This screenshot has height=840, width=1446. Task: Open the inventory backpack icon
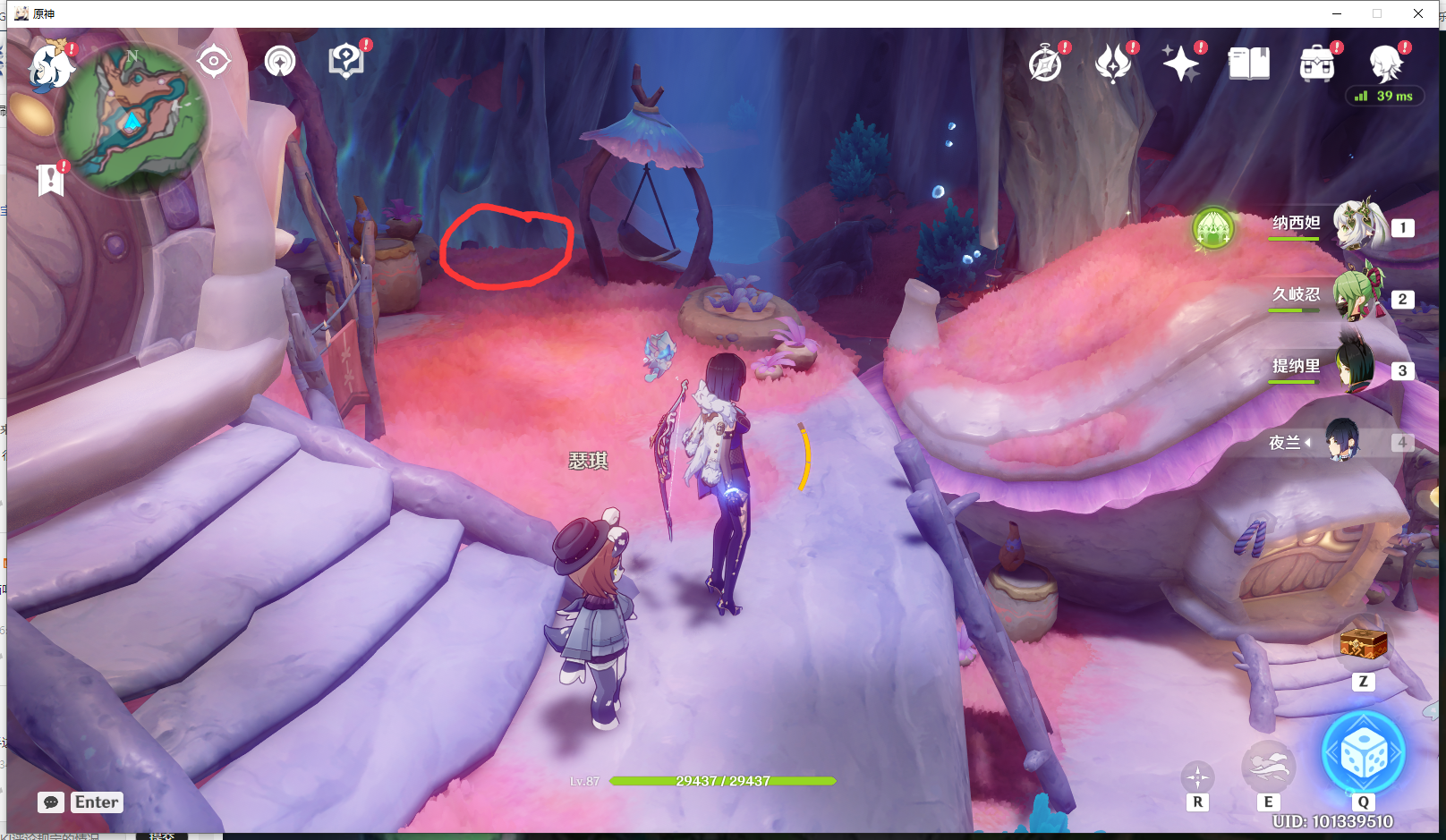click(x=1315, y=64)
